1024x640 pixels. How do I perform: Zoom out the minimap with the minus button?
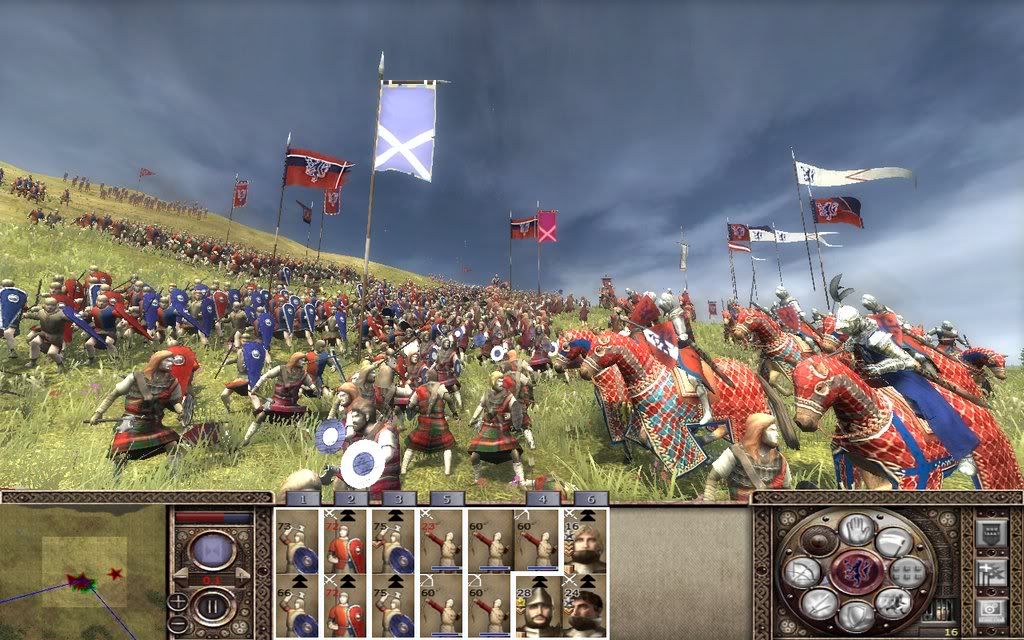click(177, 621)
